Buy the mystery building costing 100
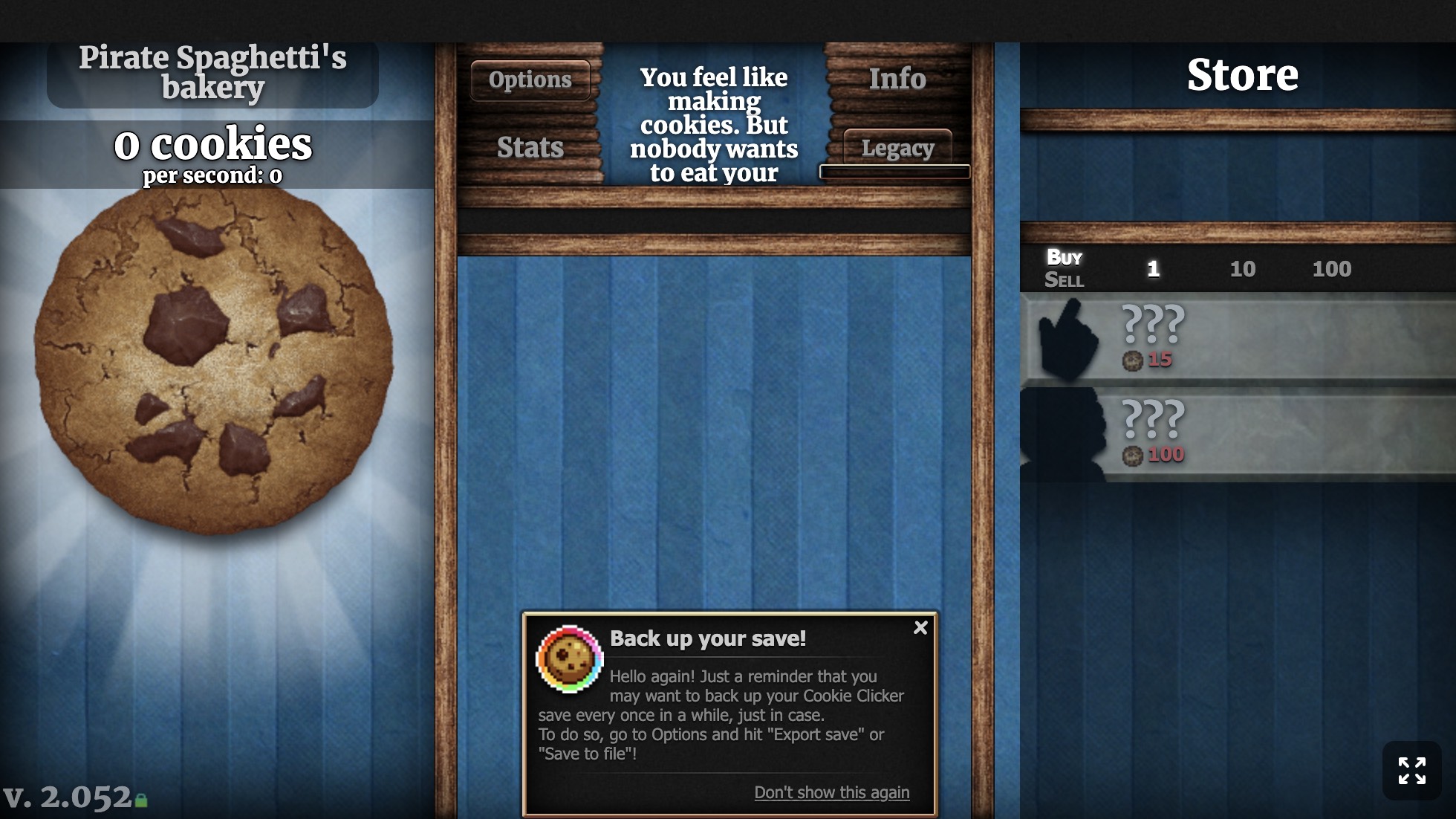Viewport: 1456px width, 819px height. point(1238,435)
